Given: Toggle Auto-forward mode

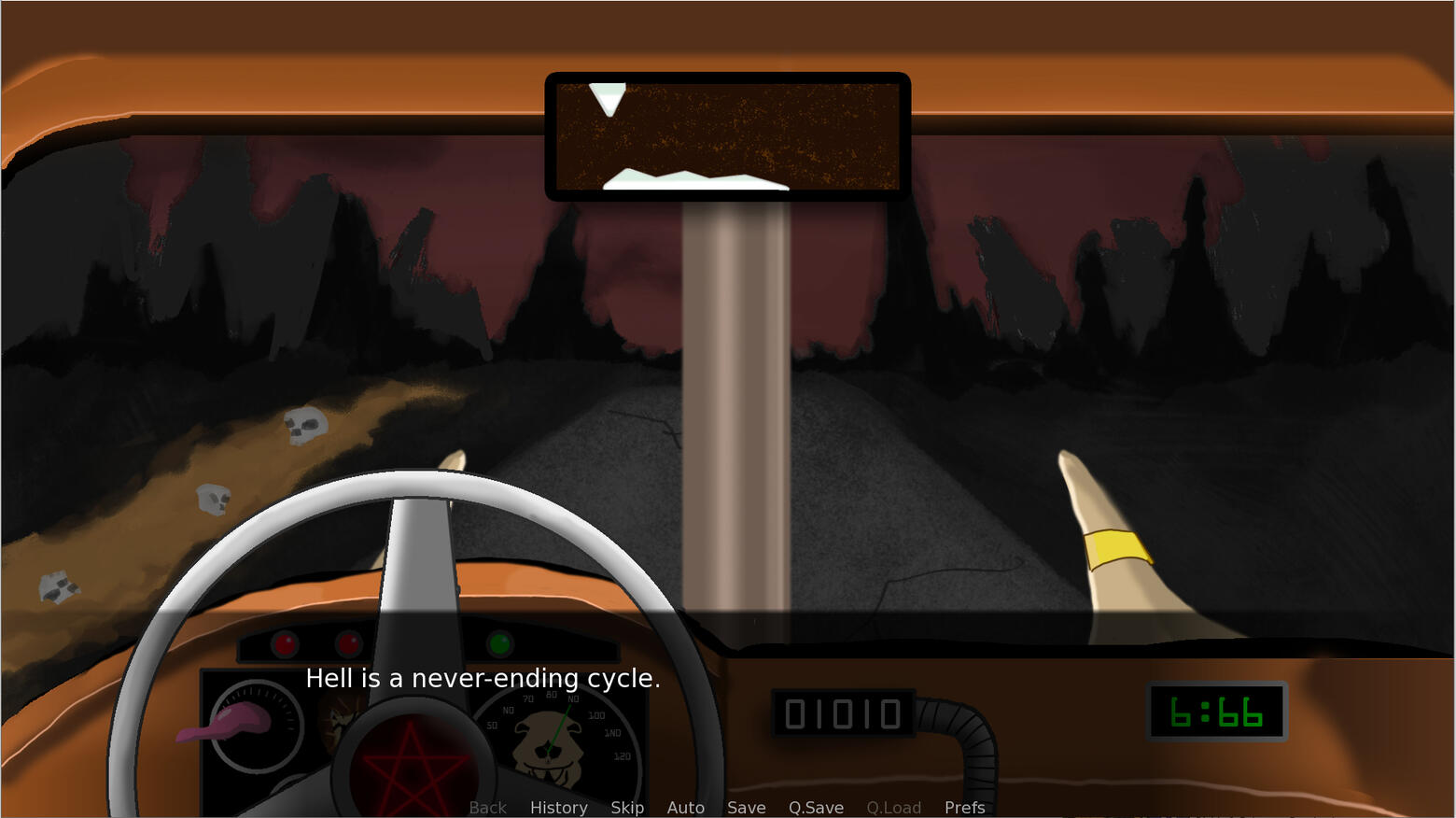Looking at the screenshot, I should coord(685,808).
